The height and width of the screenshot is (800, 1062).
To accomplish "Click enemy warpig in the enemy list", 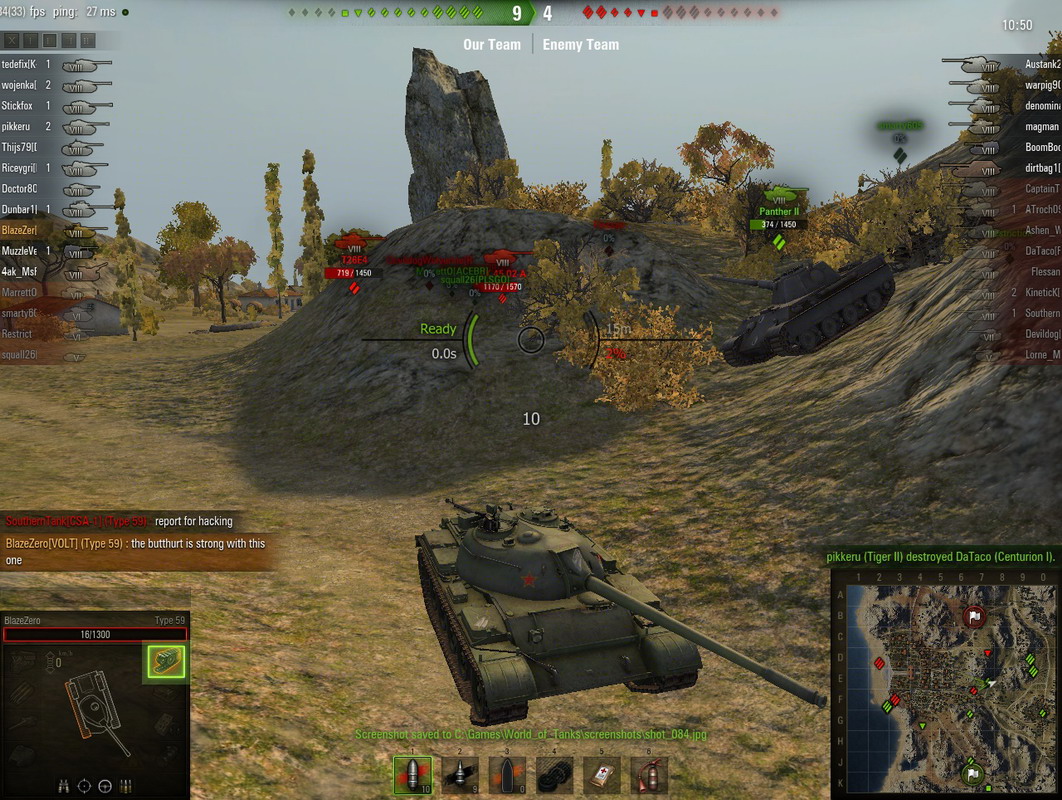I will pyautogui.click(x=1042, y=85).
